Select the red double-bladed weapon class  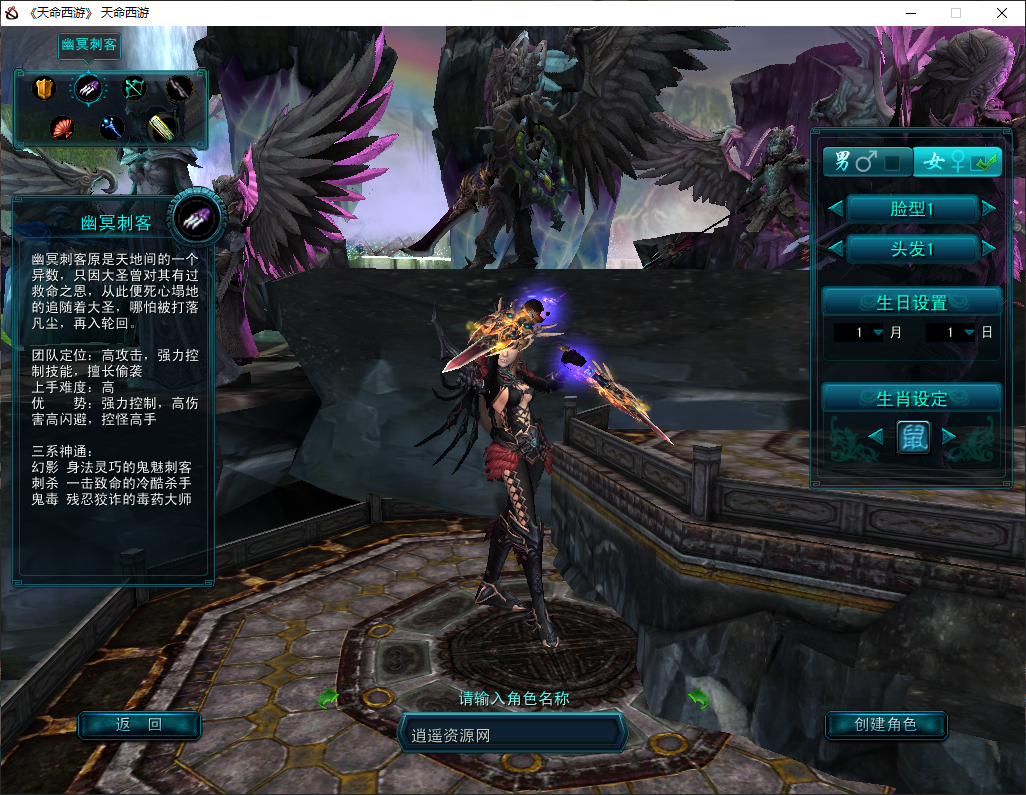pos(178,89)
